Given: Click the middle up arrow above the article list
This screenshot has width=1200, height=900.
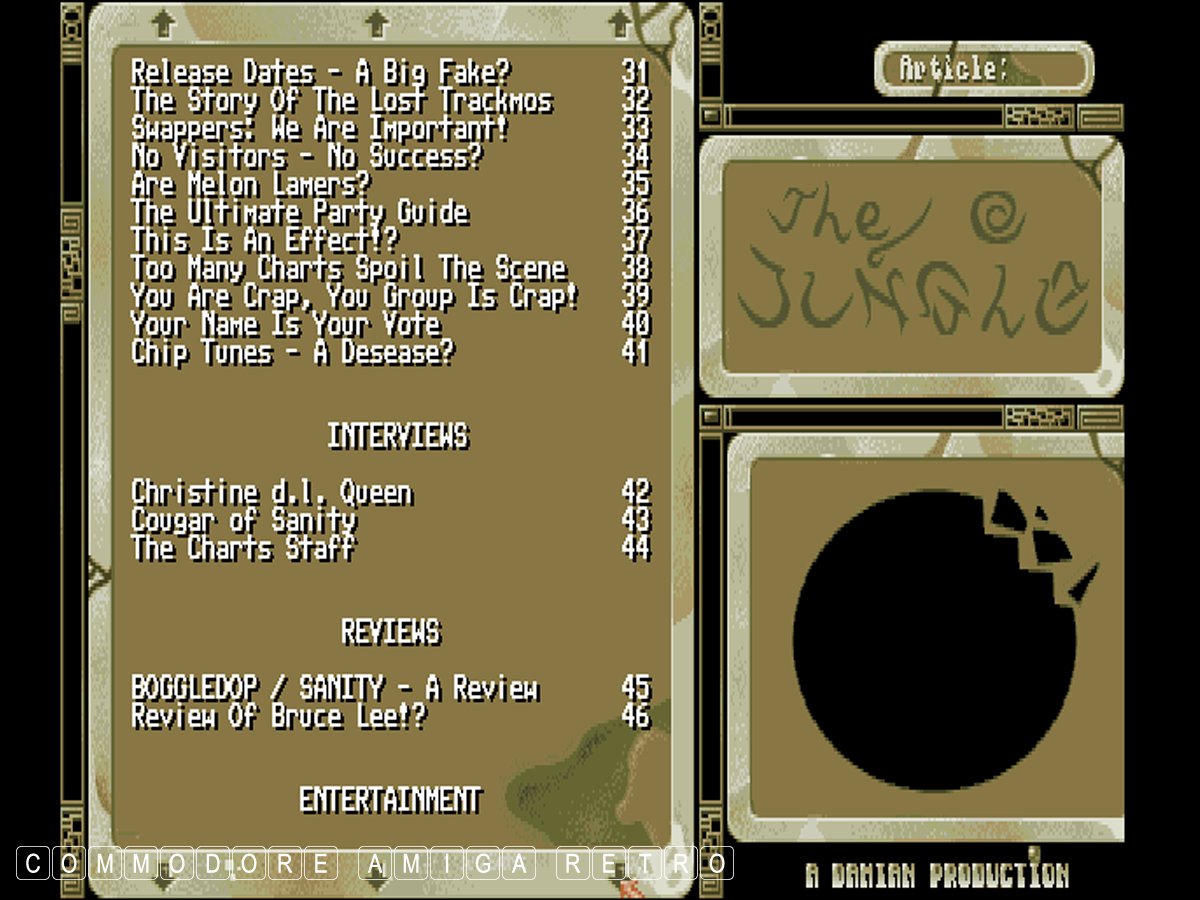Looking at the screenshot, I should pos(376,21).
